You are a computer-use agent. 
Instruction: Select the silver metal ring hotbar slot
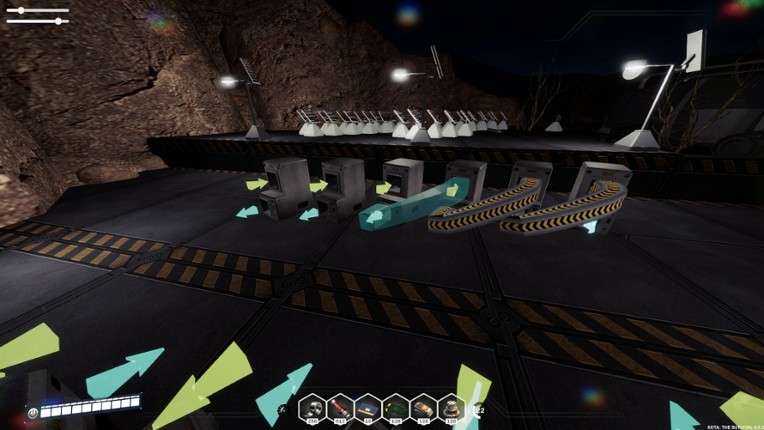coord(313,407)
